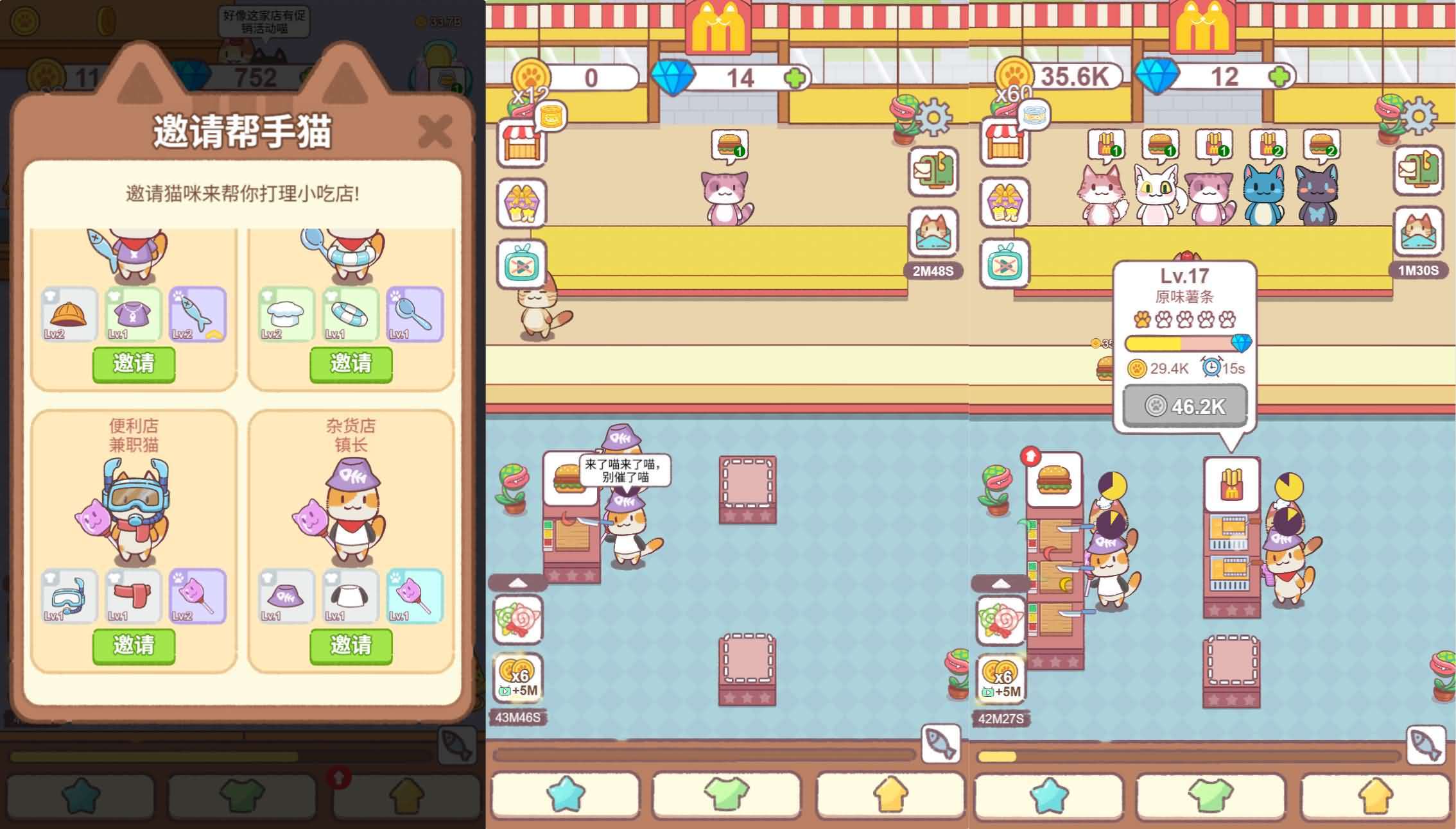Open the green mail envelope icon
The width and height of the screenshot is (1456, 829).
(x=932, y=173)
